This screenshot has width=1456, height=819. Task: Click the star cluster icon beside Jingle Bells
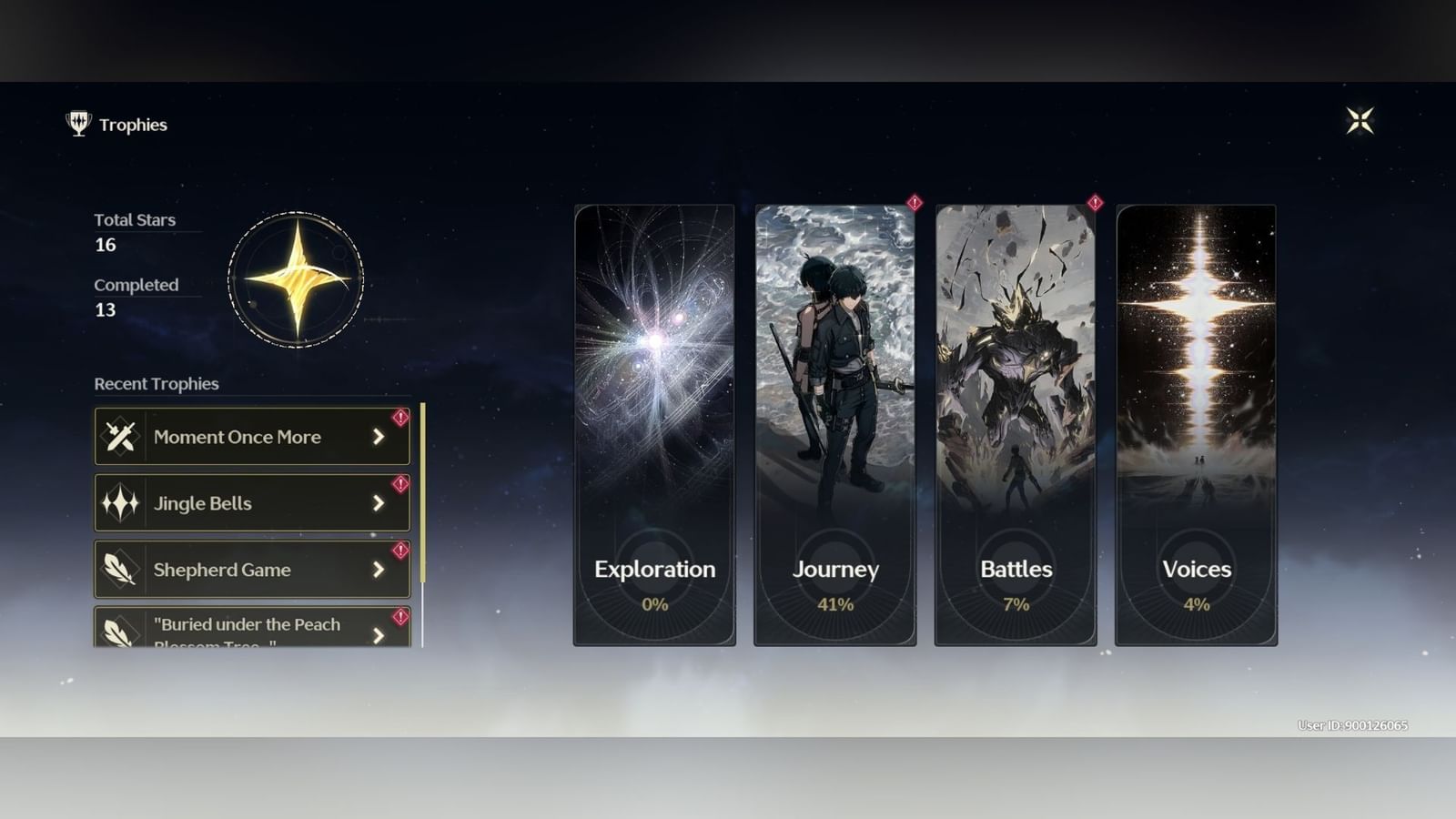121,502
